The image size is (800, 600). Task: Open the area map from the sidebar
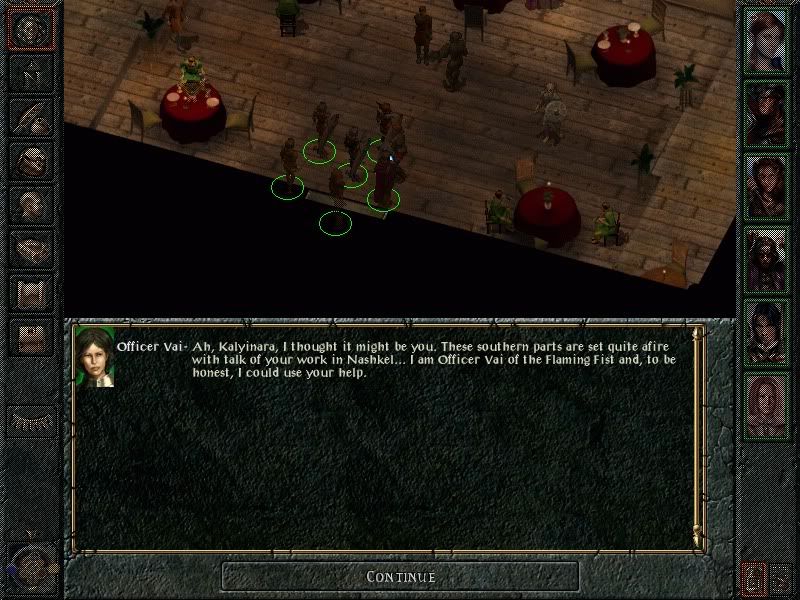click(30, 73)
